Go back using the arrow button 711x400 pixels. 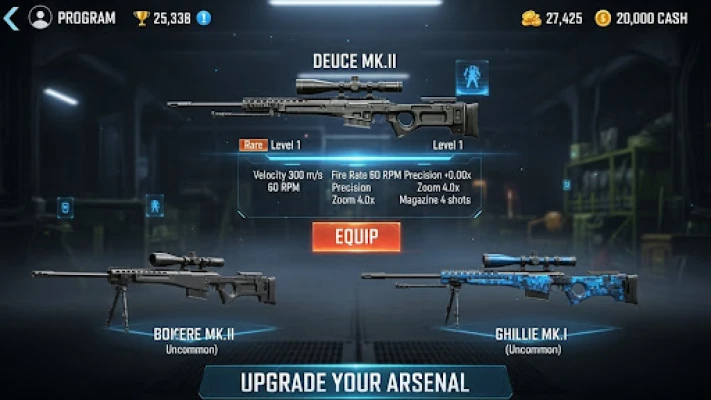[x=11, y=18]
